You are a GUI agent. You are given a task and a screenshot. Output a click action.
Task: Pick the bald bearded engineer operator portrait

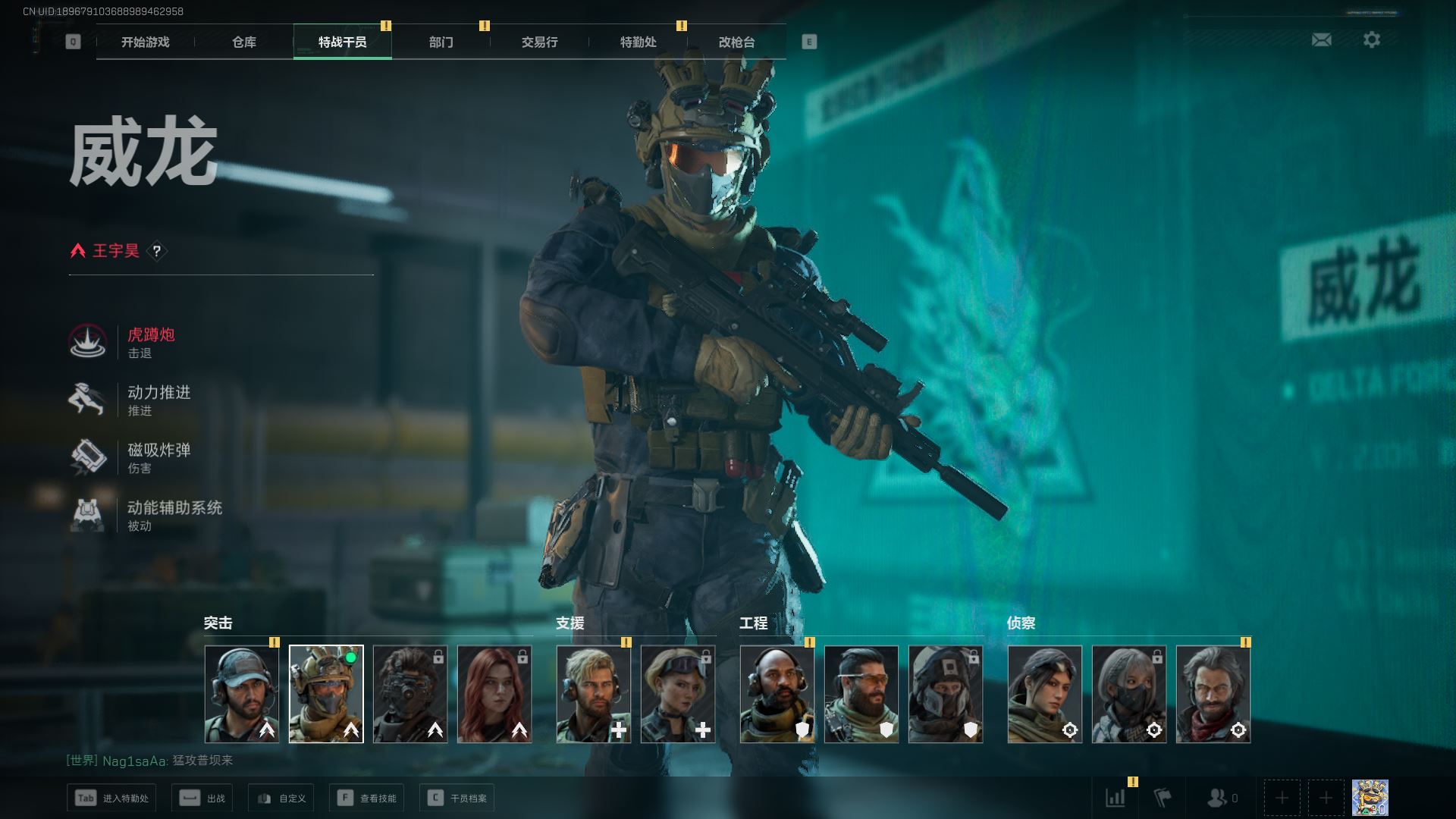(x=777, y=694)
